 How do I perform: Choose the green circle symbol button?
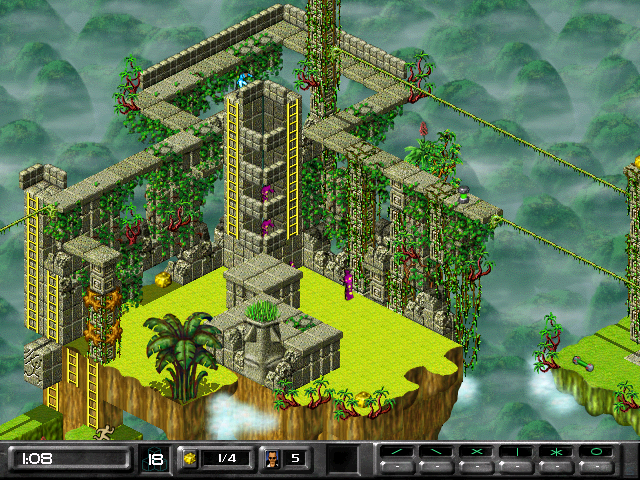[598, 453]
